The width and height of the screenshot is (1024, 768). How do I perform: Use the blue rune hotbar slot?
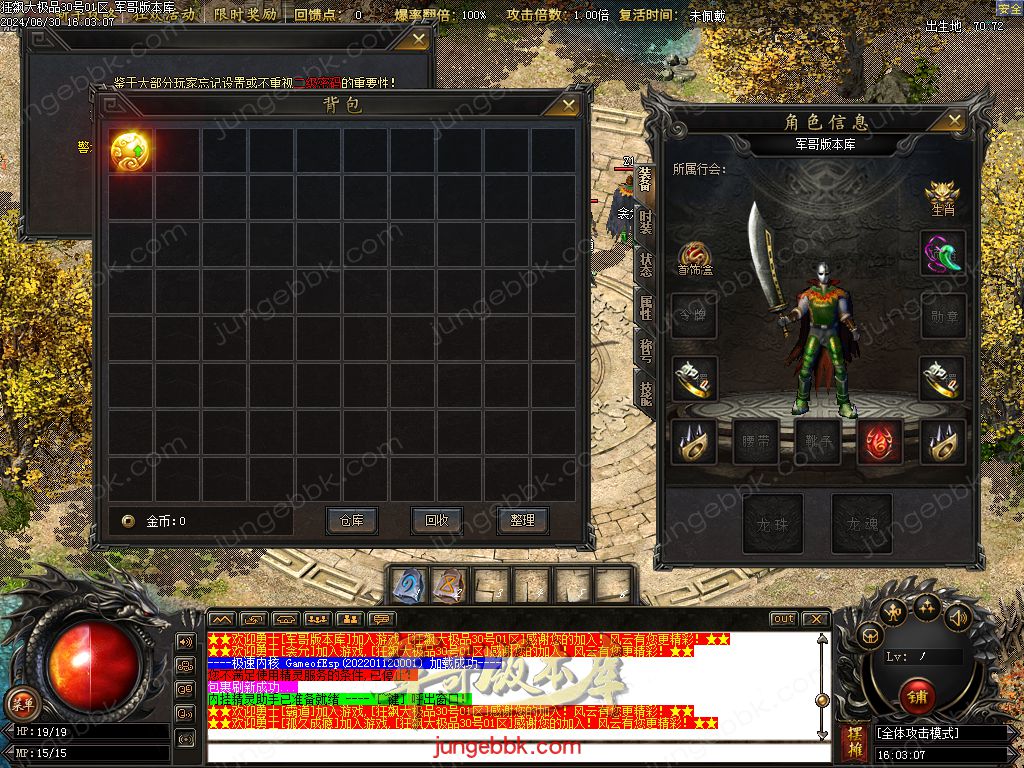[407, 585]
